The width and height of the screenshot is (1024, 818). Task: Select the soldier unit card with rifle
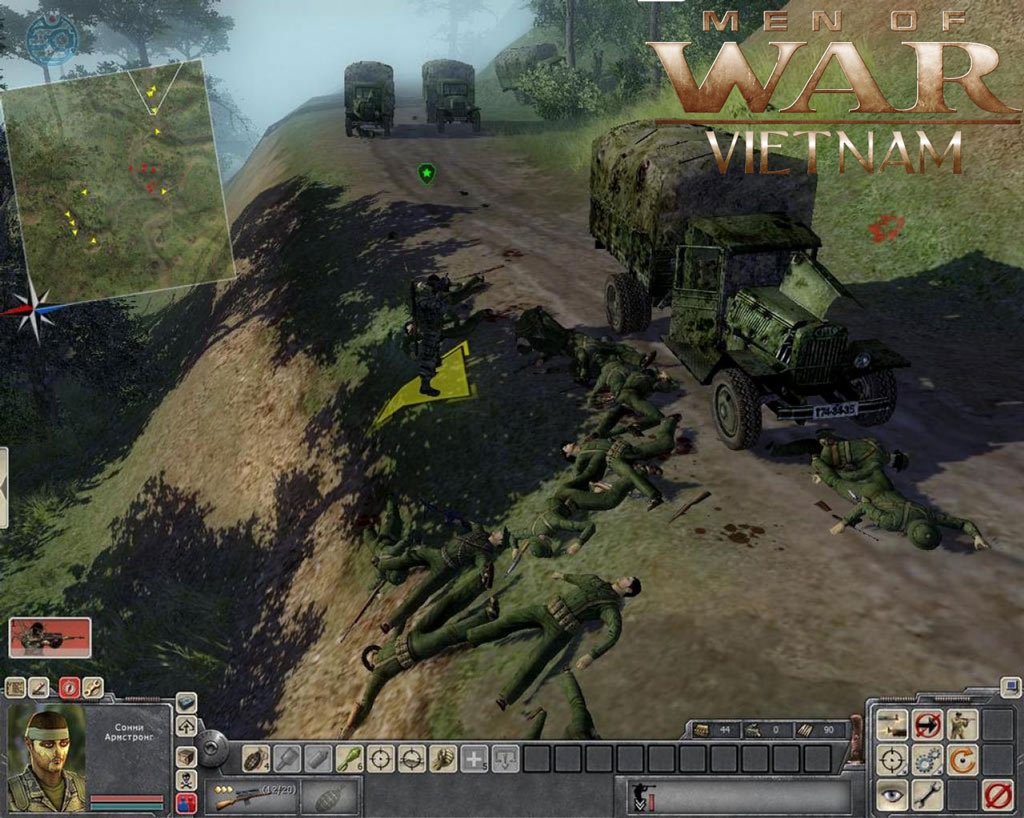click(x=50, y=637)
